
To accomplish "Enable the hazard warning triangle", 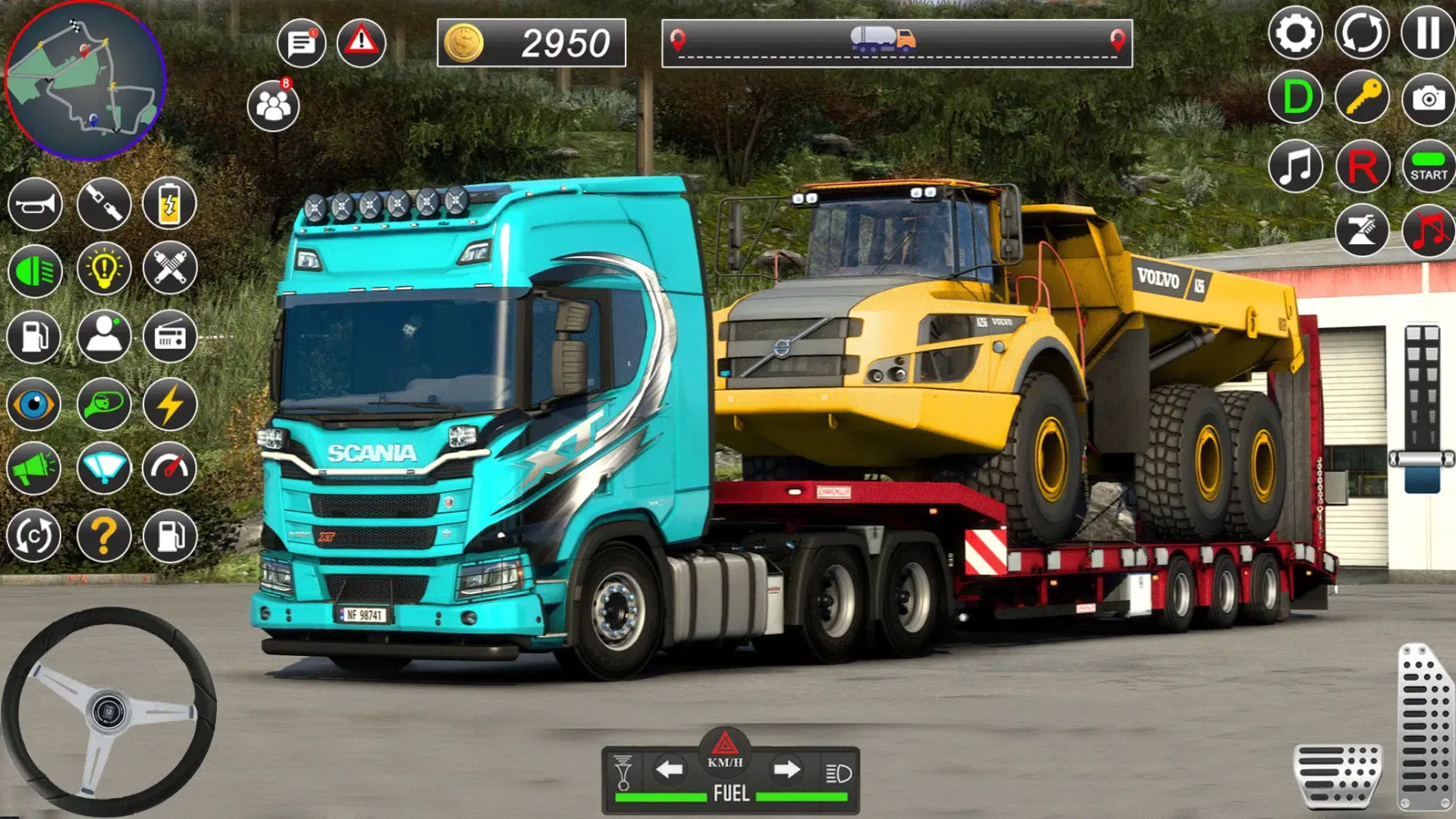I will tap(363, 40).
